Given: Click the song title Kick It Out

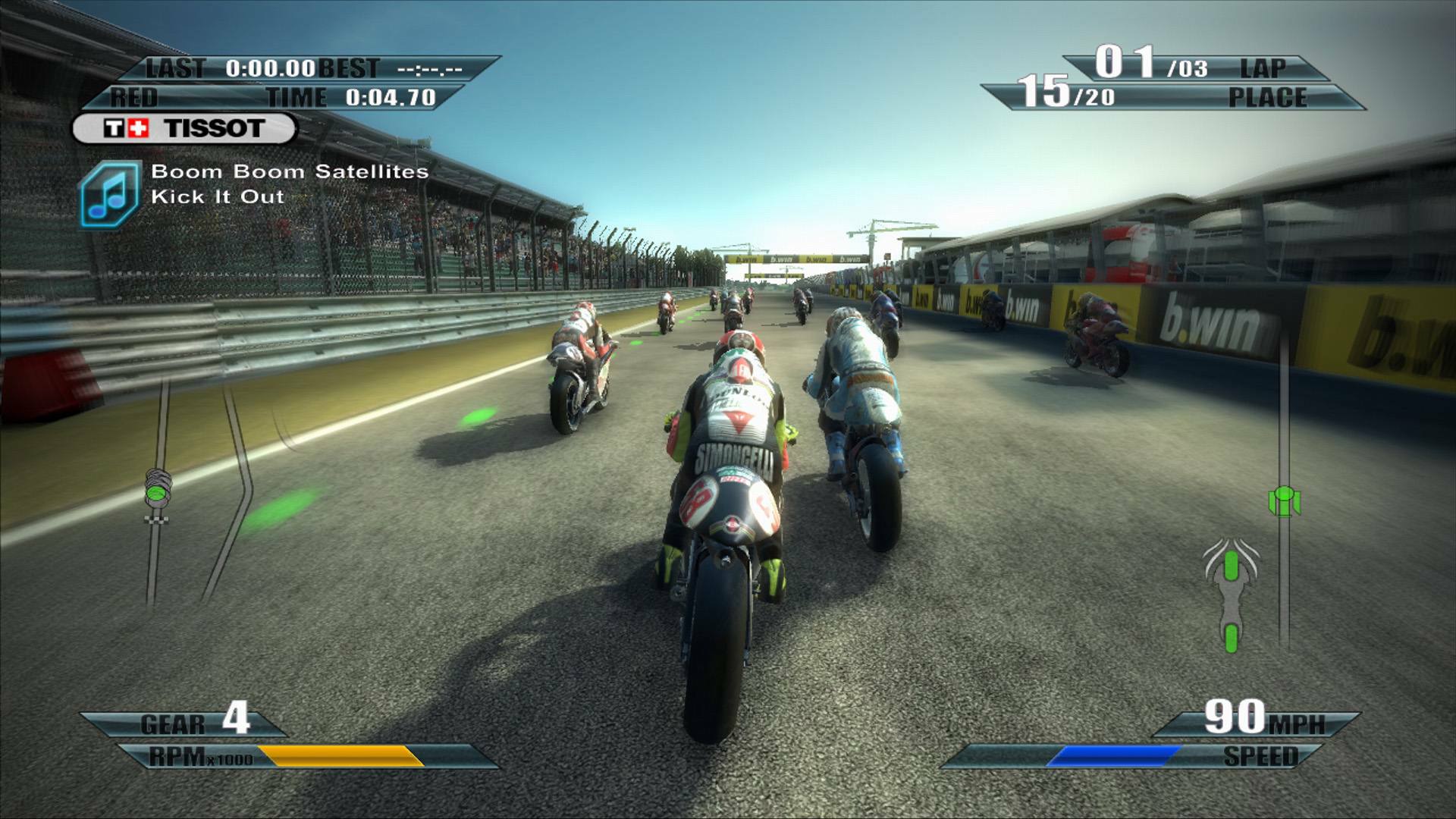Looking at the screenshot, I should pos(216,196).
